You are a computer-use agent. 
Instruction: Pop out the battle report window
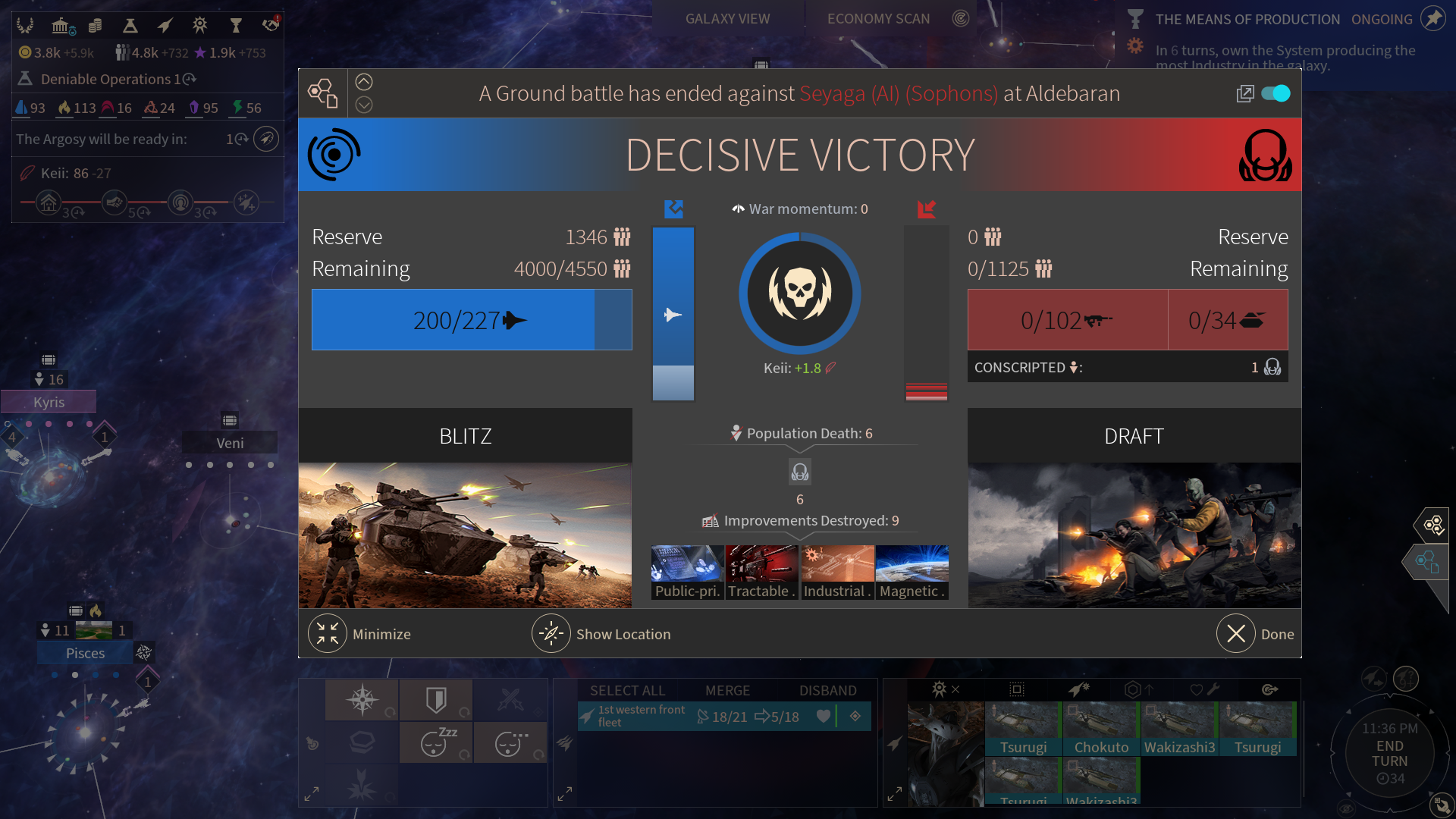coord(1244,93)
